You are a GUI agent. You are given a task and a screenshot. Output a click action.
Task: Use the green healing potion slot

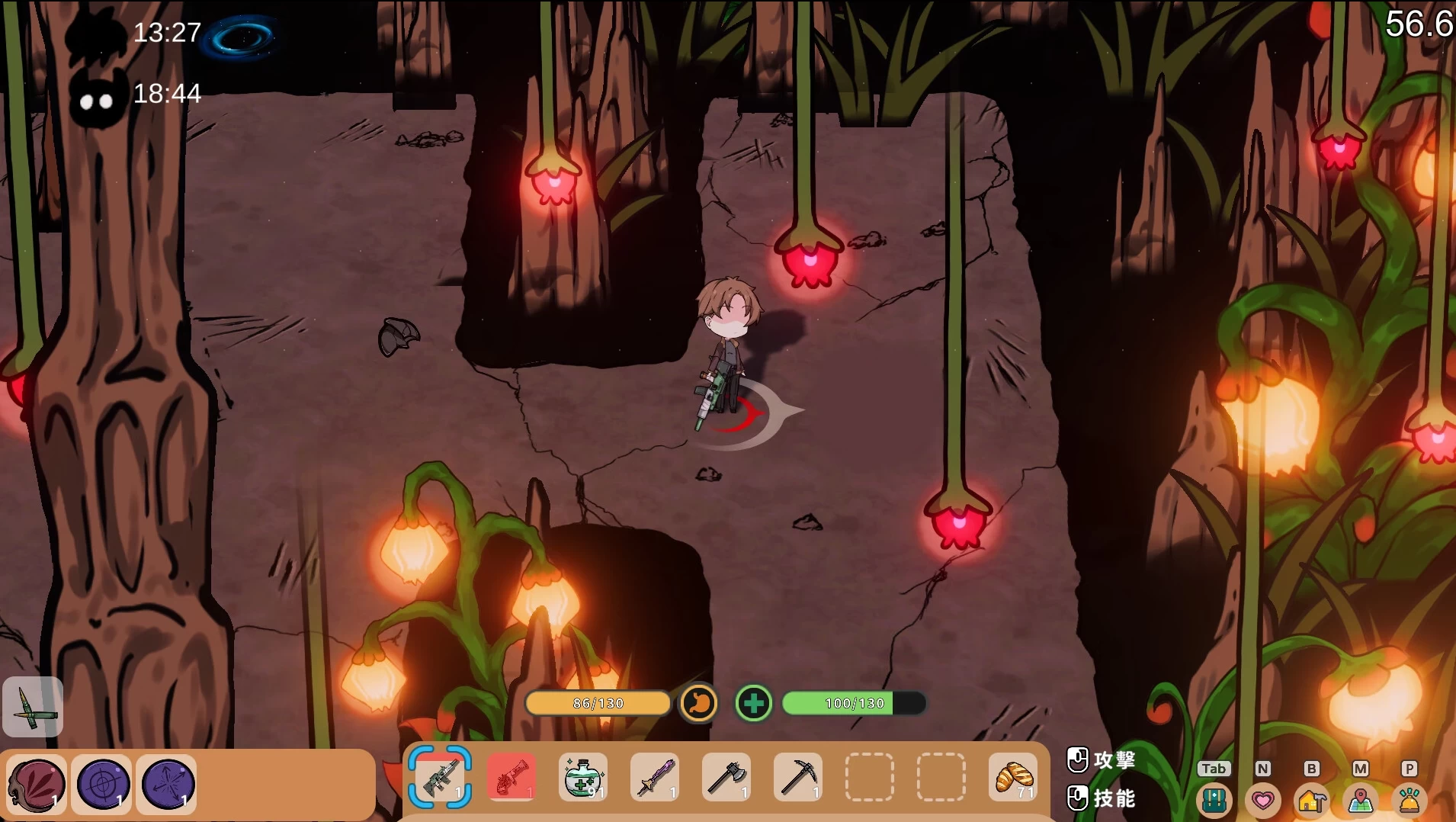coord(583,777)
